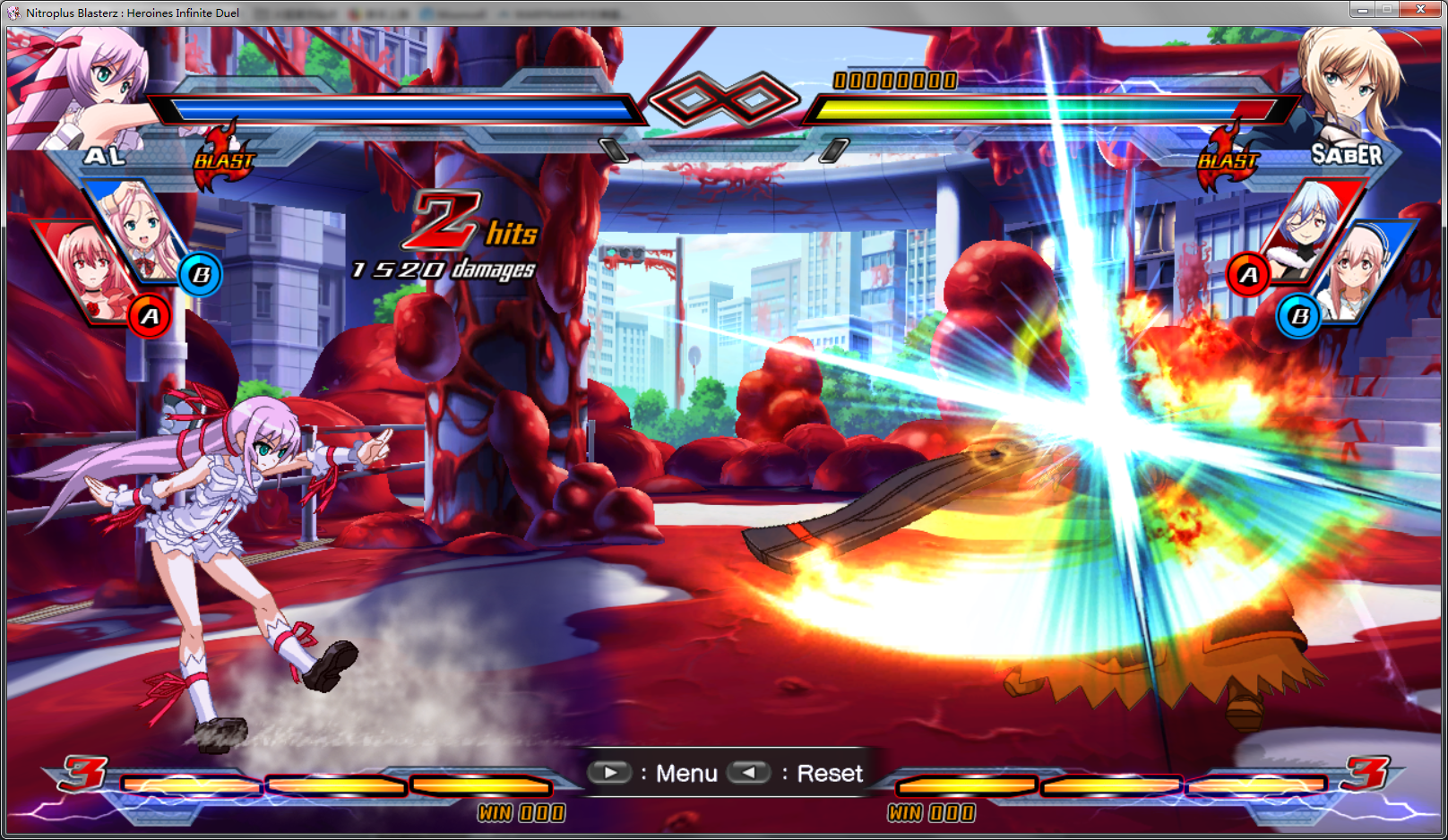Screen dimensions: 1448x840
Task: Click Al's red Blast flame icon
Action: click(x=224, y=157)
